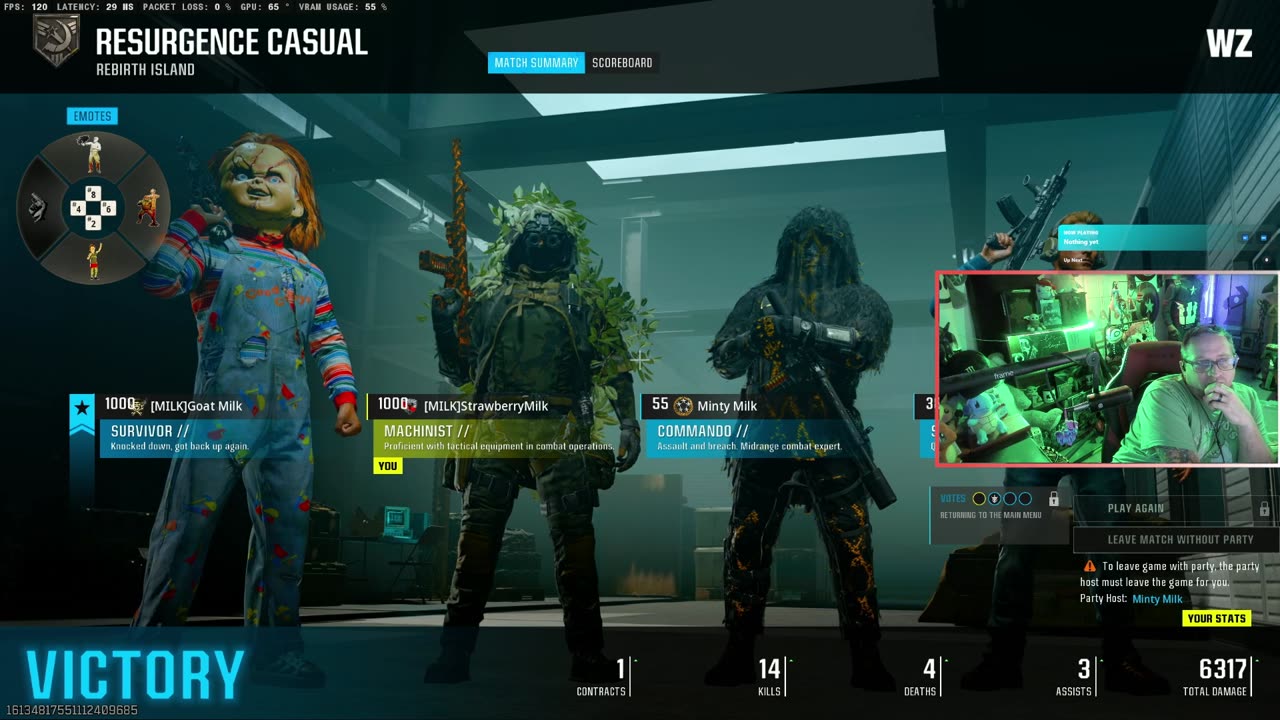This screenshot has height=720, width=1280.
Task: Pick the bottom emote in the wheel
Action: click(93, 261)
